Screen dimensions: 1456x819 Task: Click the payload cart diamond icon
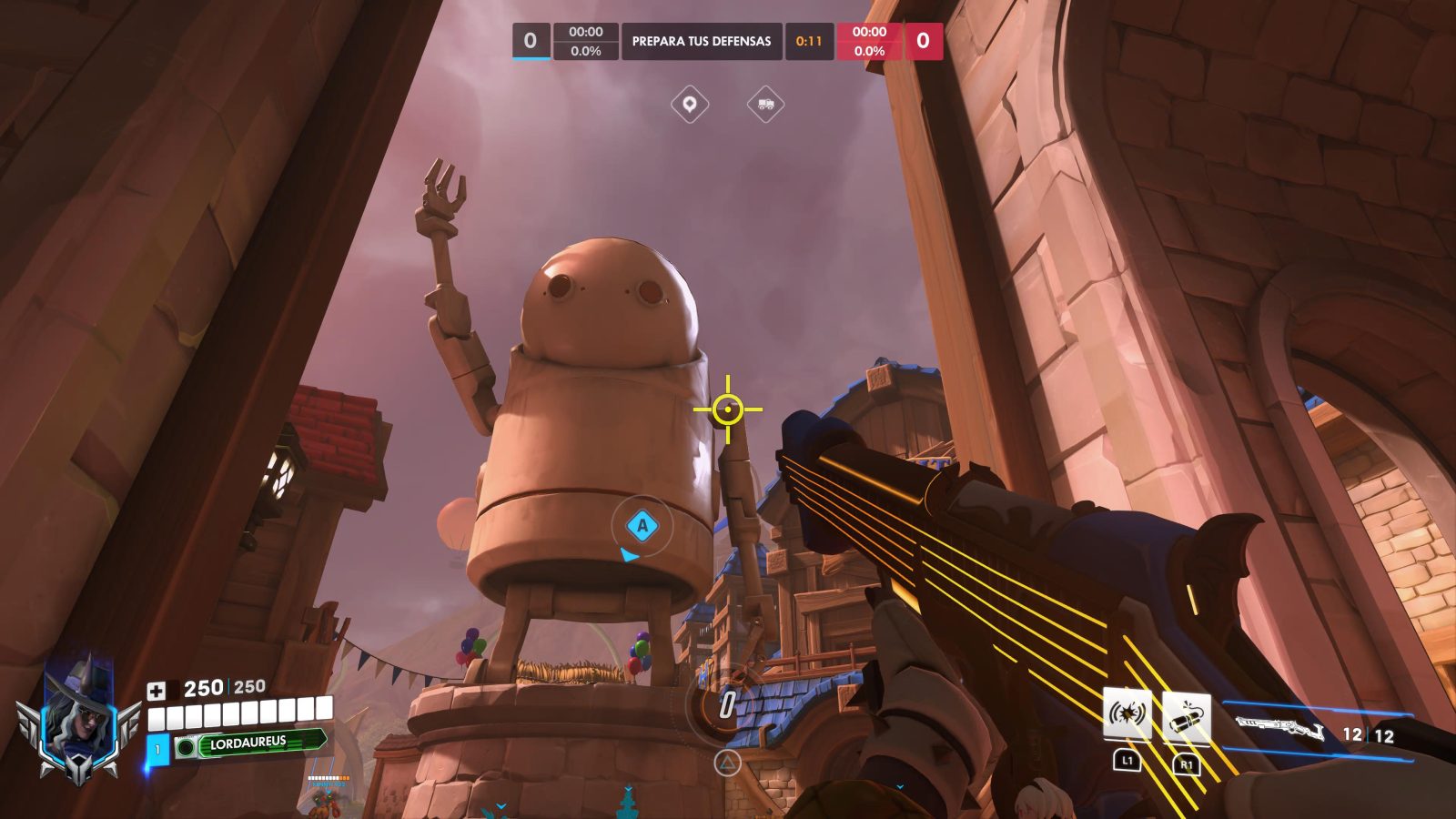point(764,104)
